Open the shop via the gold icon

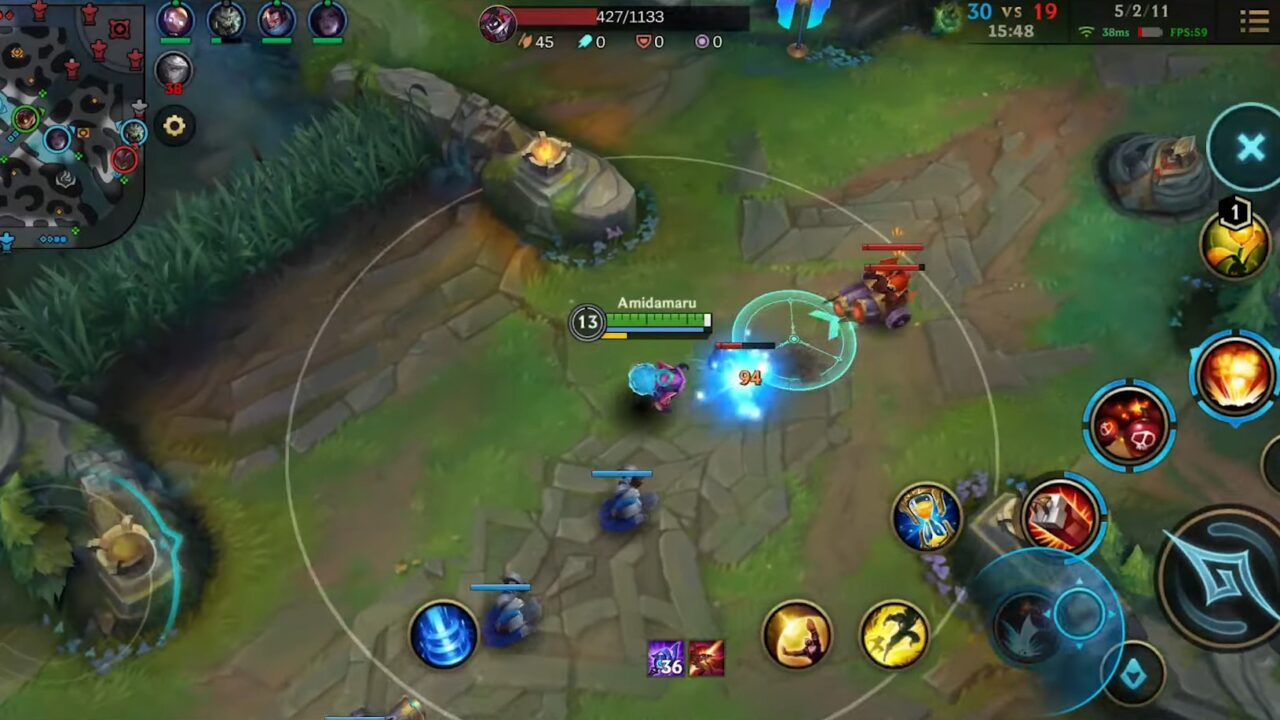click(797, 634)
